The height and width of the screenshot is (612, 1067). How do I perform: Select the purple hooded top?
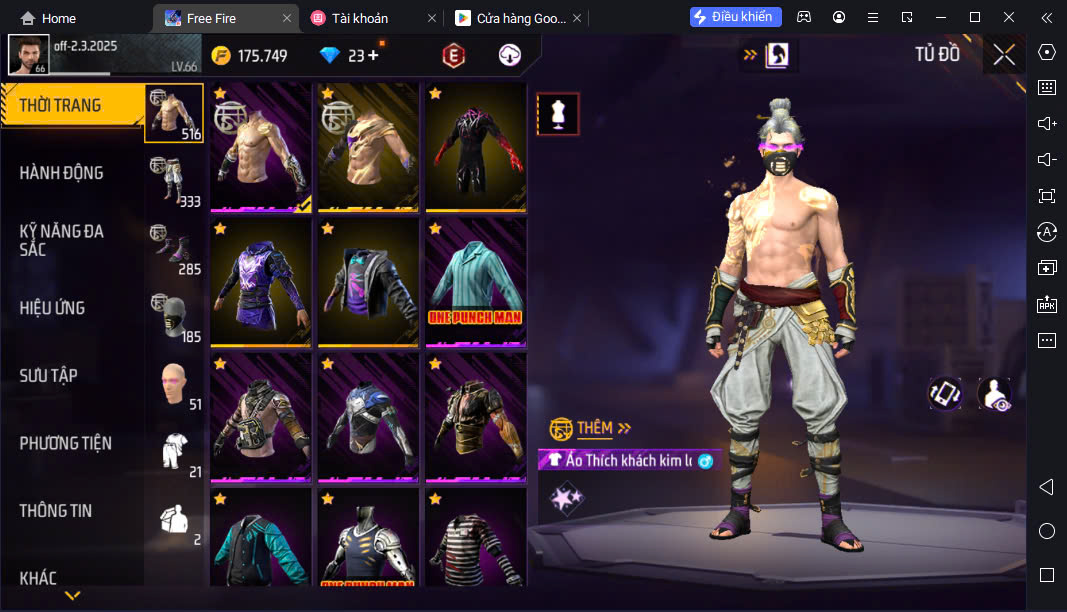click(x=261, y=282)
